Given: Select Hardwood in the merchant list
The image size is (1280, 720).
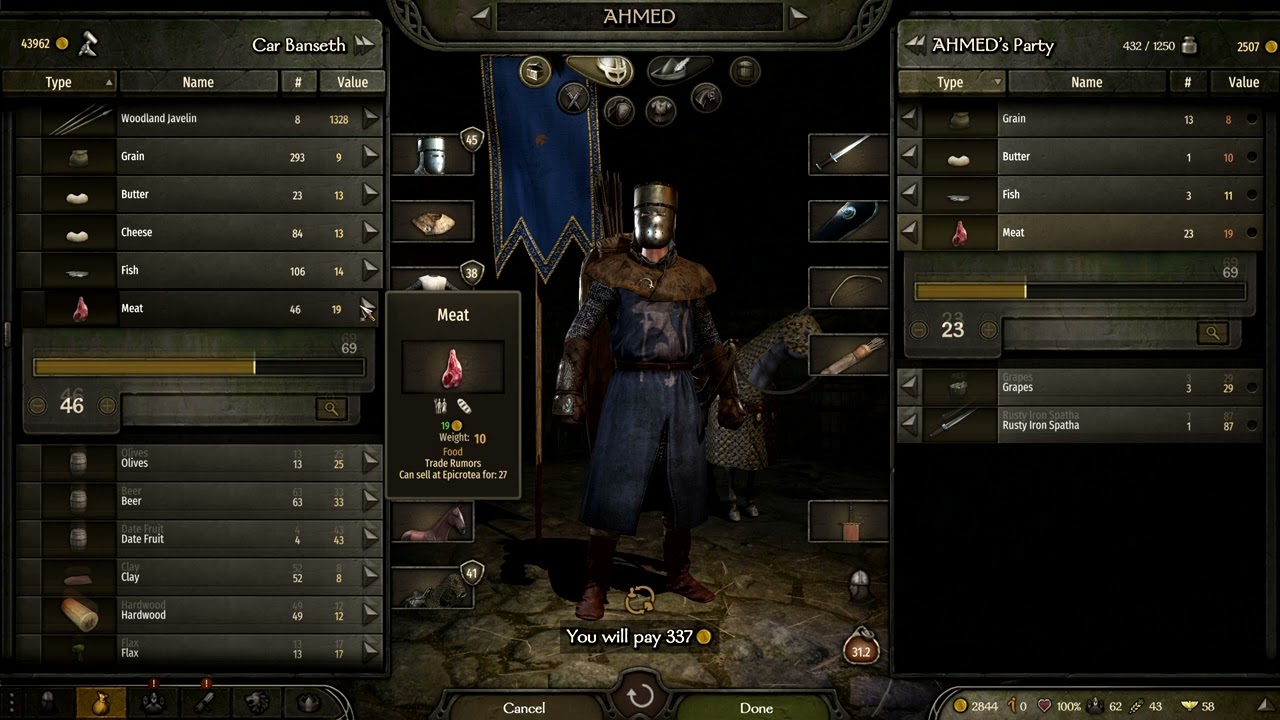Looking at the screenshot, I should point(200,614).
